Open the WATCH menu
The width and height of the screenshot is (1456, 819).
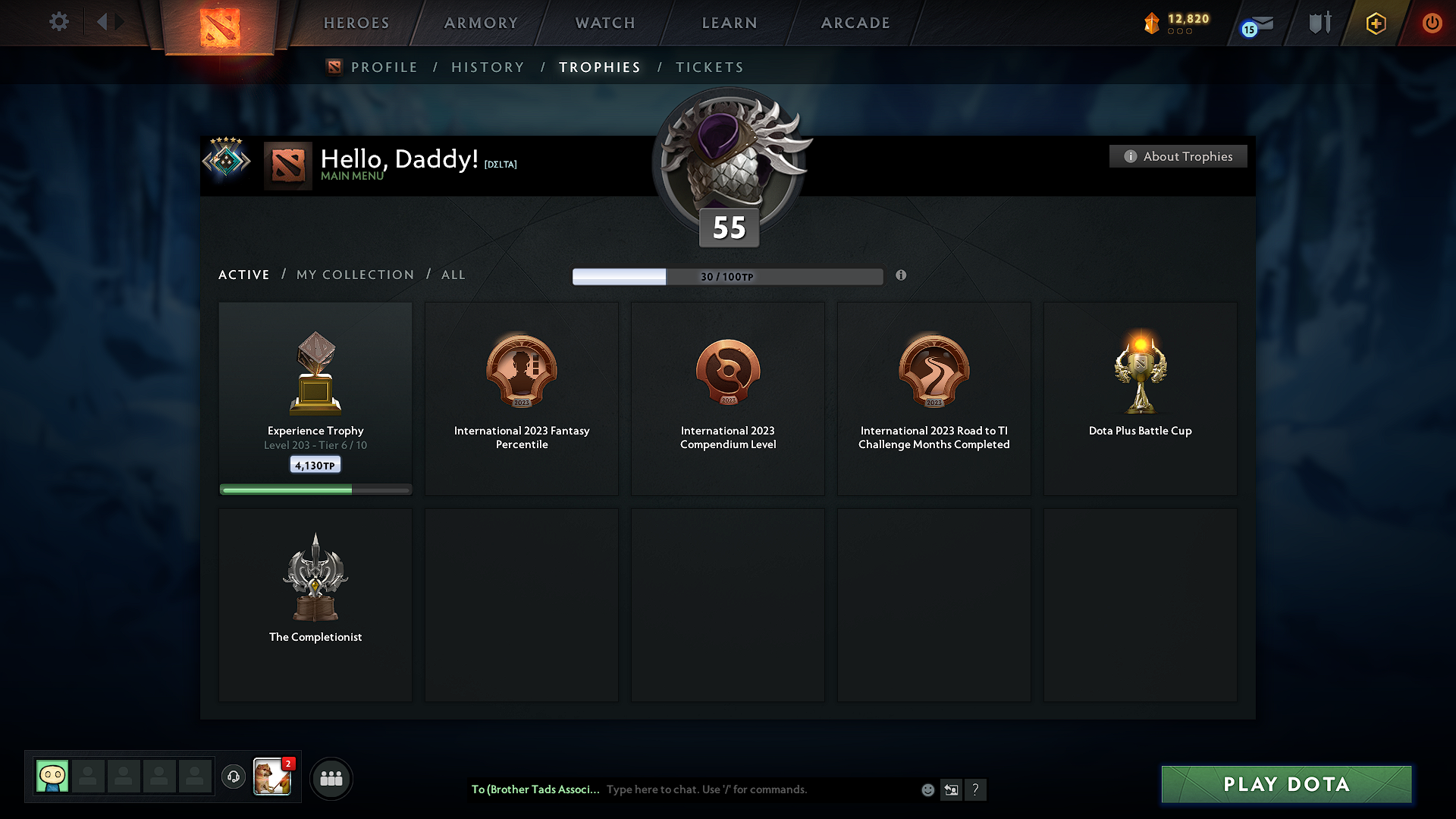point(604,23)
